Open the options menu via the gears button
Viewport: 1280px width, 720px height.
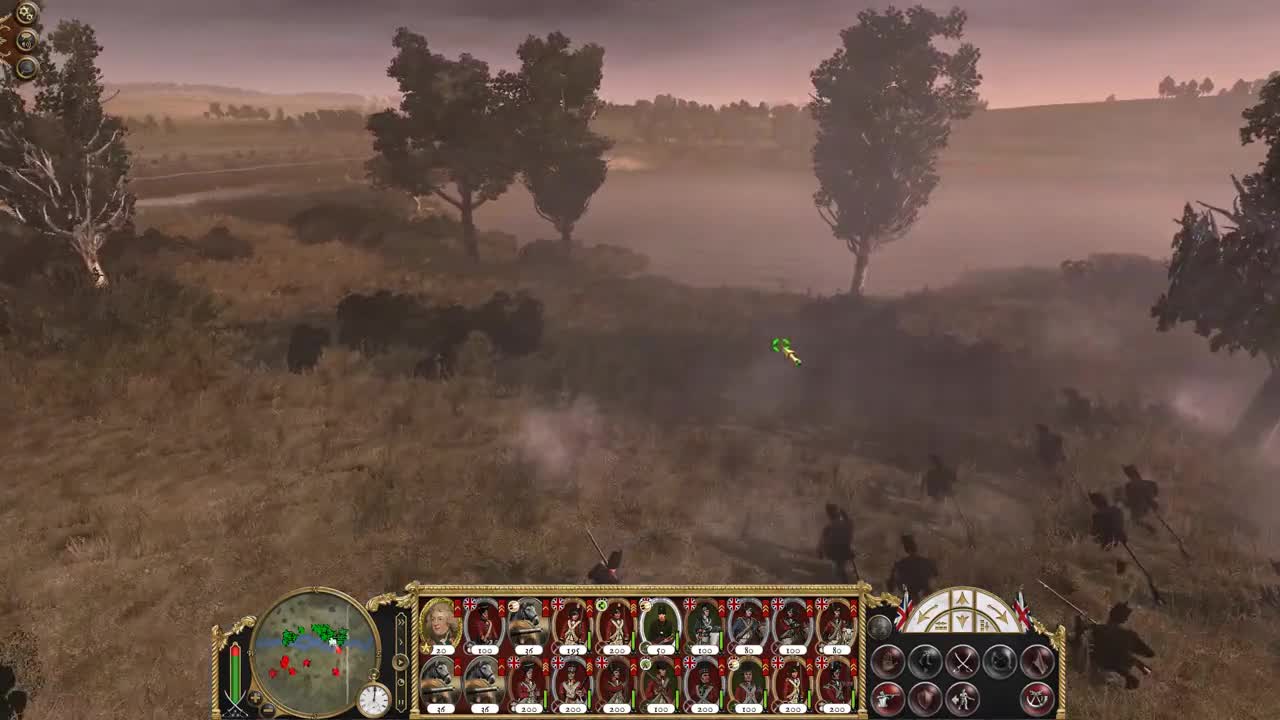(25, 13)
